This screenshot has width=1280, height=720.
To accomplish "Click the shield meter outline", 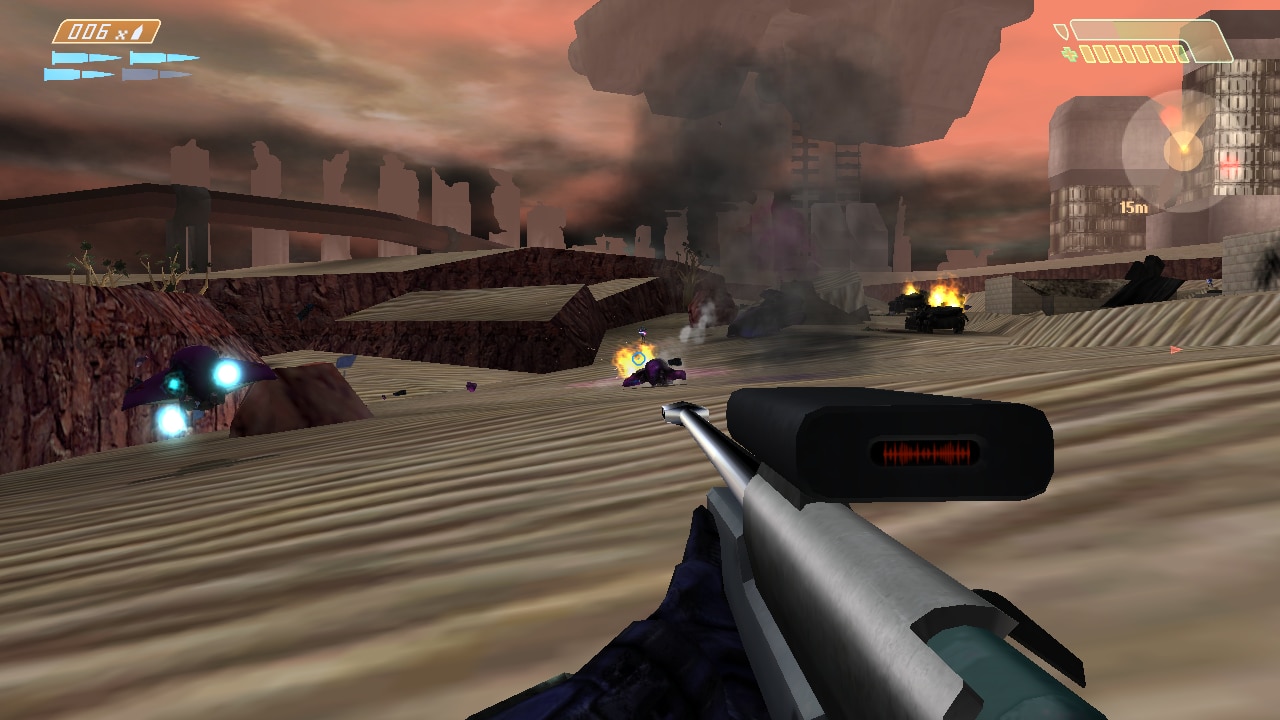I will pos(1145,26).
